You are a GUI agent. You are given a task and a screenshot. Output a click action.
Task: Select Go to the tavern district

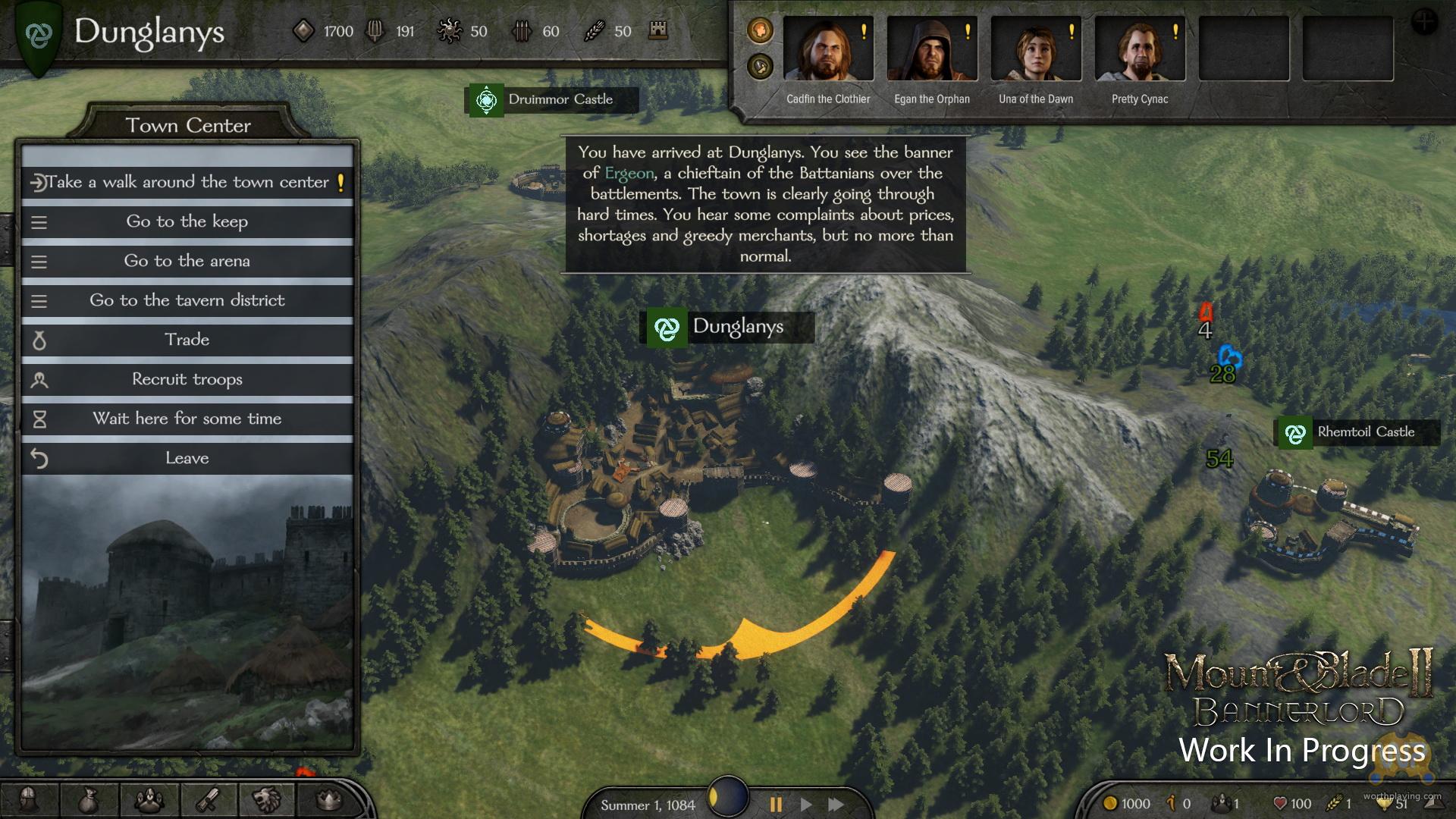click(x=187, y=300)
